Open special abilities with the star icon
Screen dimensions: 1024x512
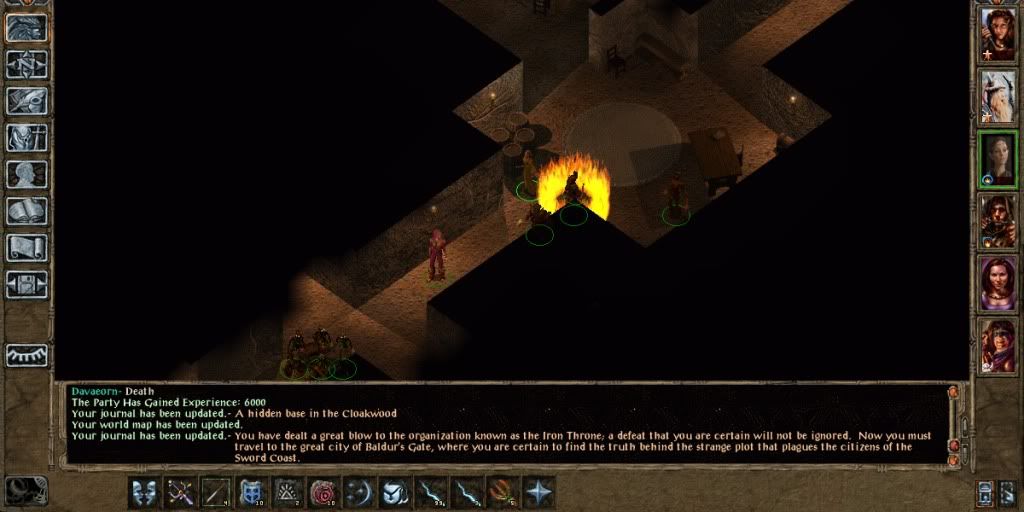(x=539, y=492)
